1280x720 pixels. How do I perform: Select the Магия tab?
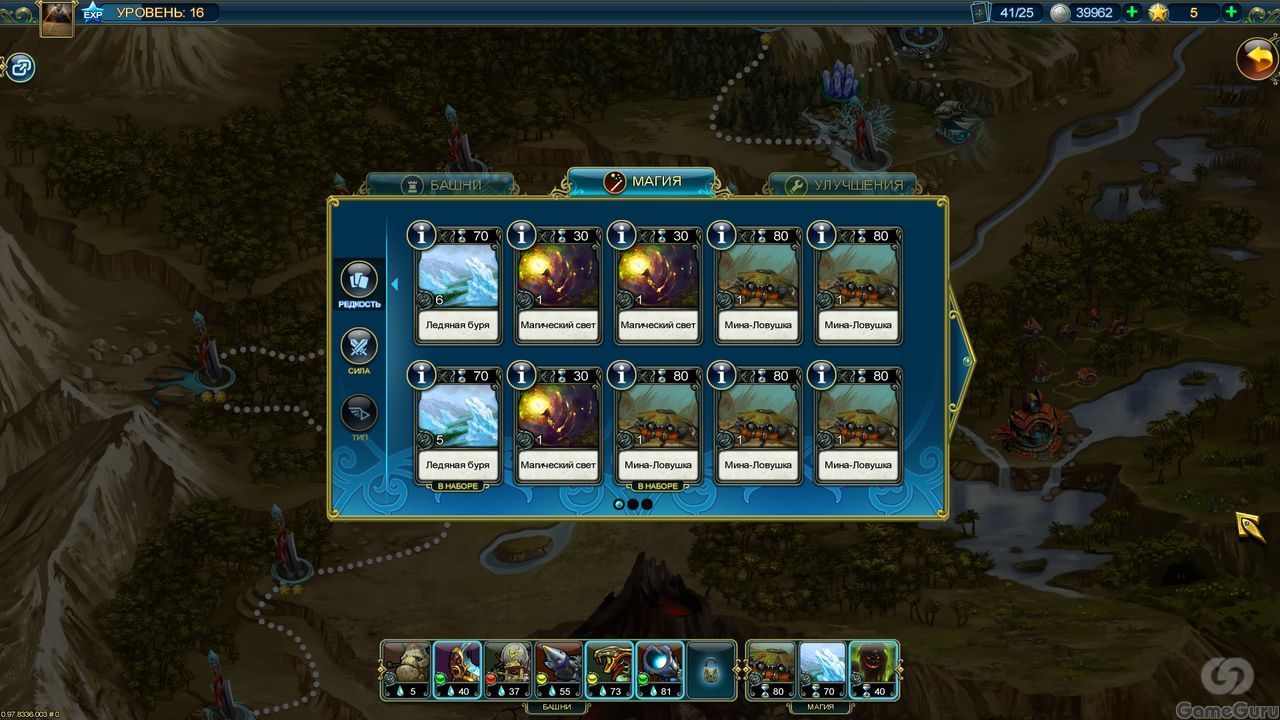pos(642,182)
